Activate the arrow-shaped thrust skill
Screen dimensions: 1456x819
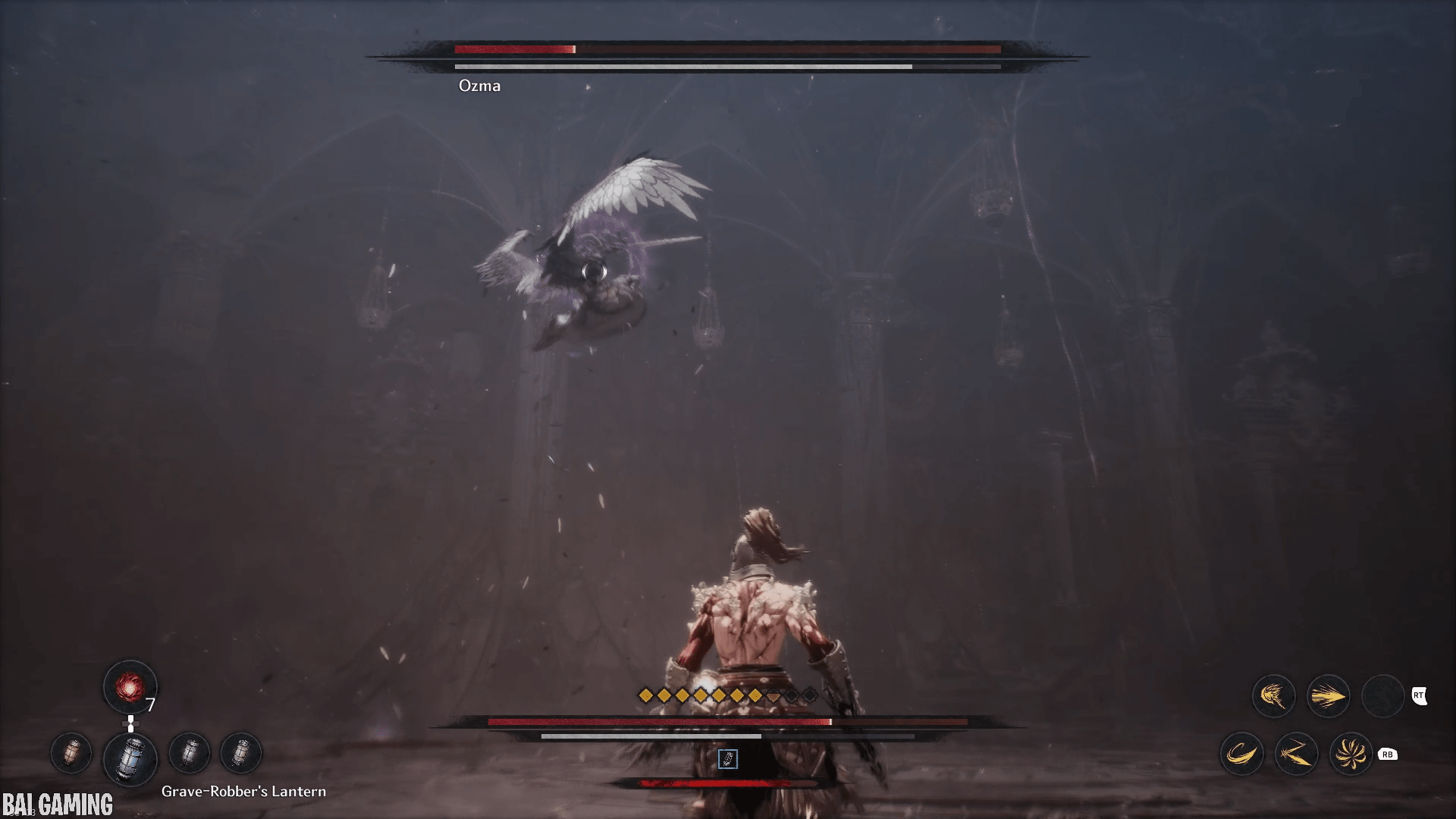pos(1328,696)
